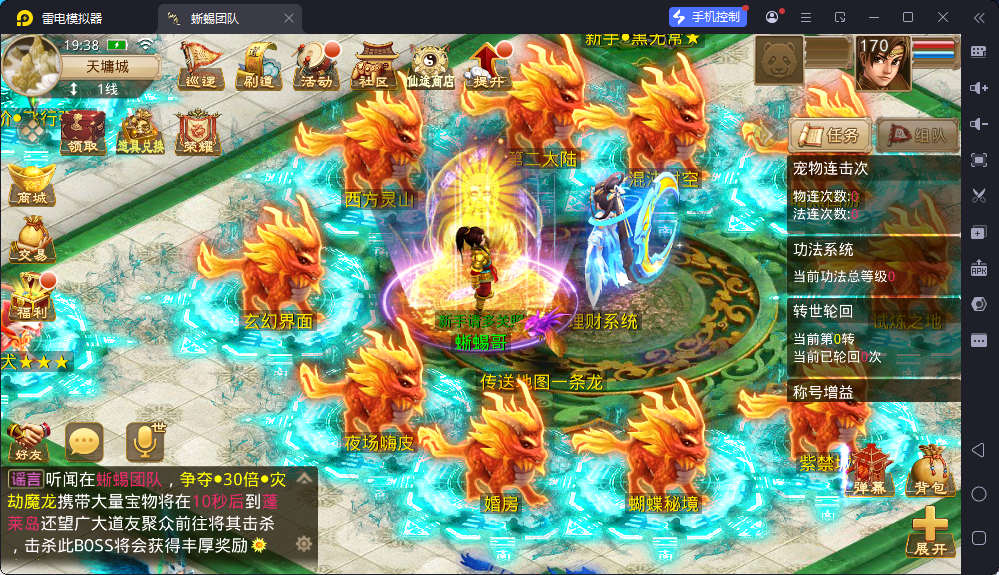Screen dimensions: 999x575
Task: Expand the menu with the 展开 plus button
Action: (x=929, y=531)
